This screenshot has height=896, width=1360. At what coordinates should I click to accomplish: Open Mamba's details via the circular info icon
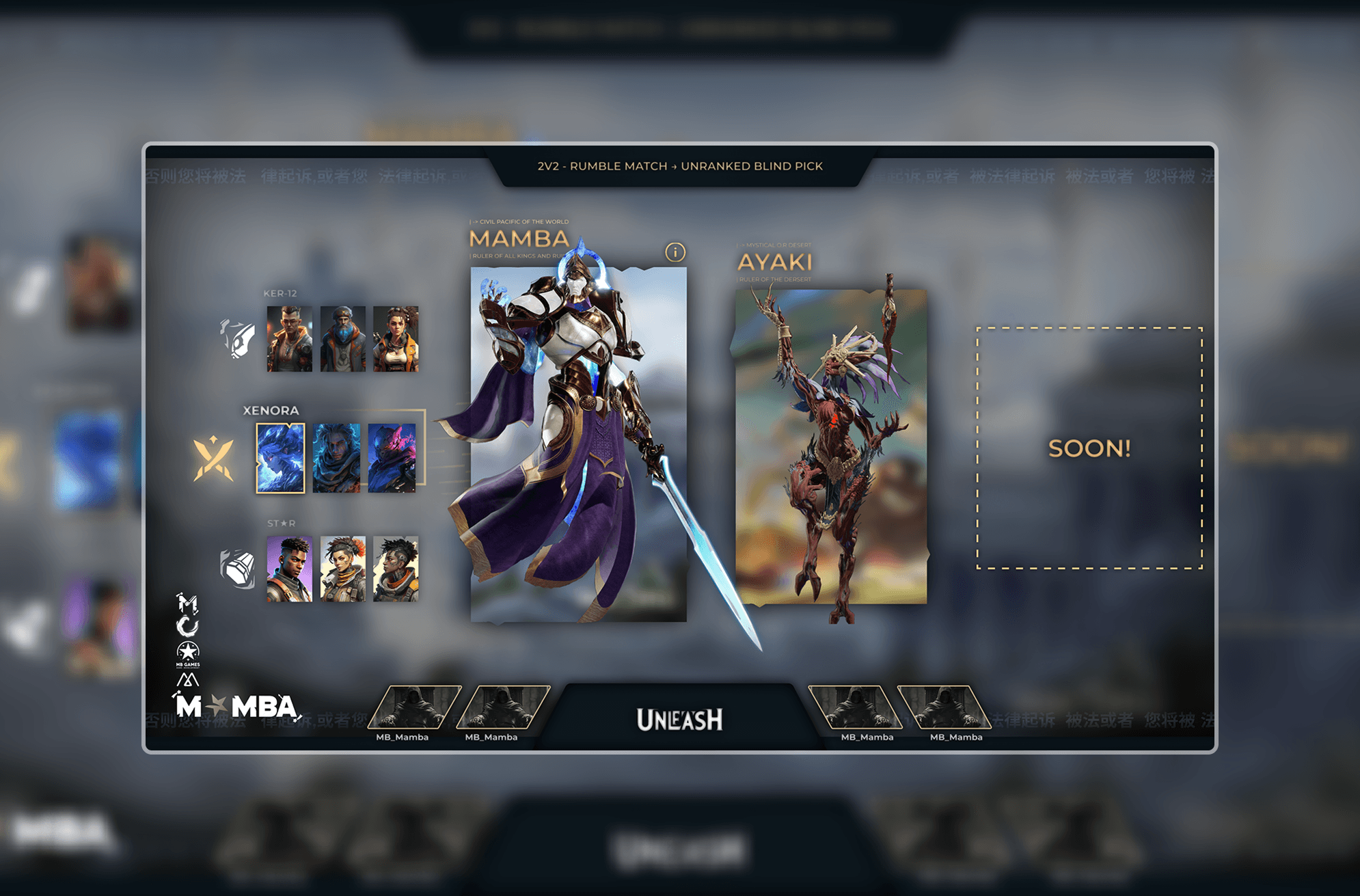click(x=675, y=252)
